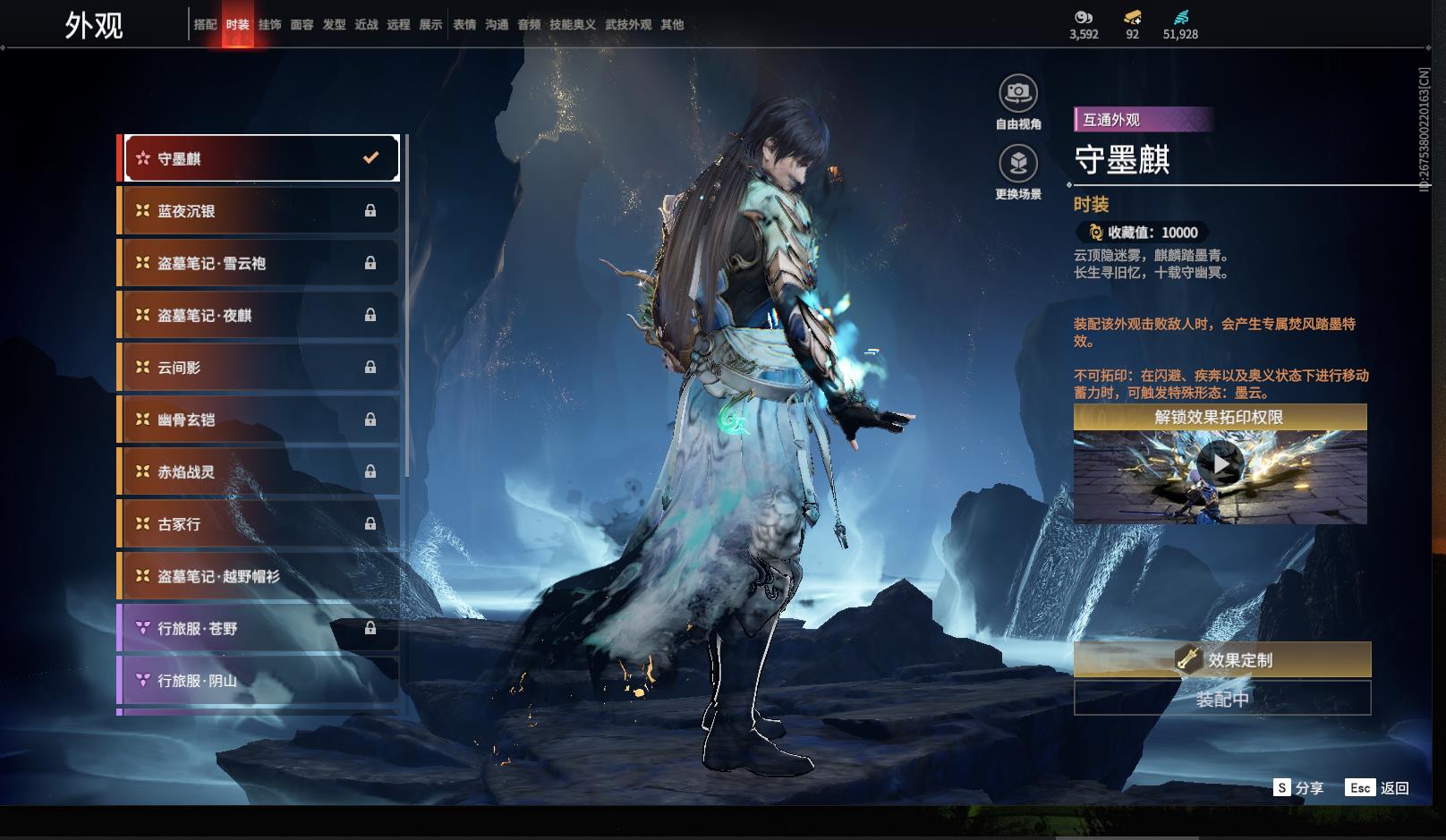Select the 守墨麒 outfit entry

260,158
